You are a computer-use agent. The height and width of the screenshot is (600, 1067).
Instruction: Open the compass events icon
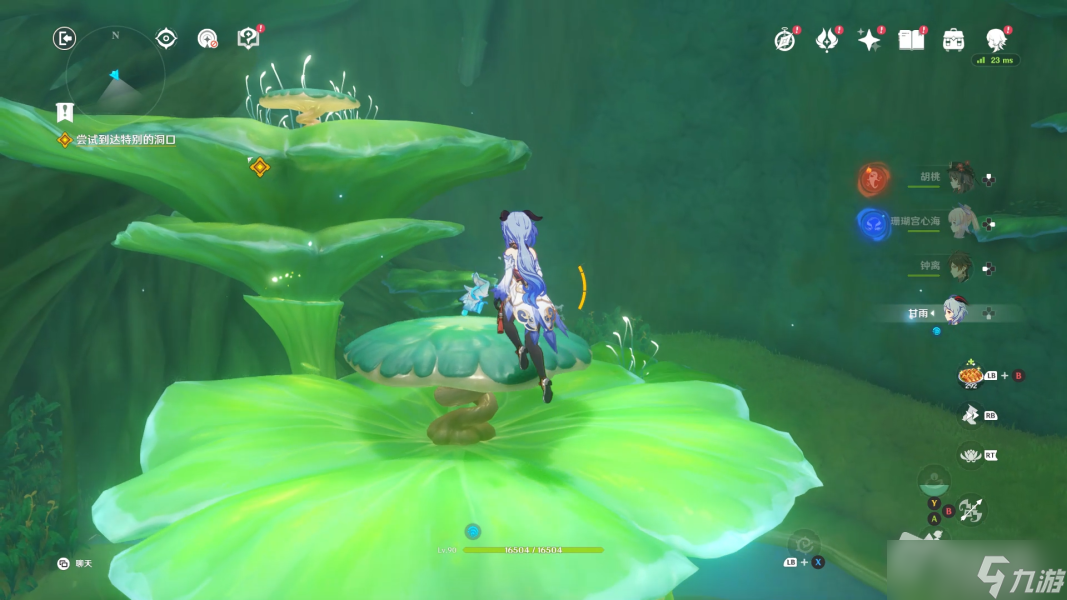(x=785, y=39)
